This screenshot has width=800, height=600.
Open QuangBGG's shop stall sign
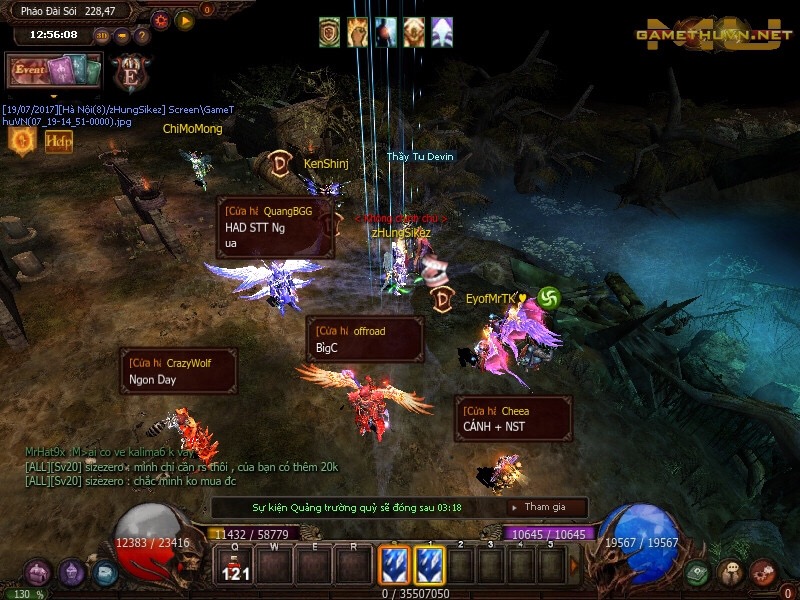click(275, 227)
